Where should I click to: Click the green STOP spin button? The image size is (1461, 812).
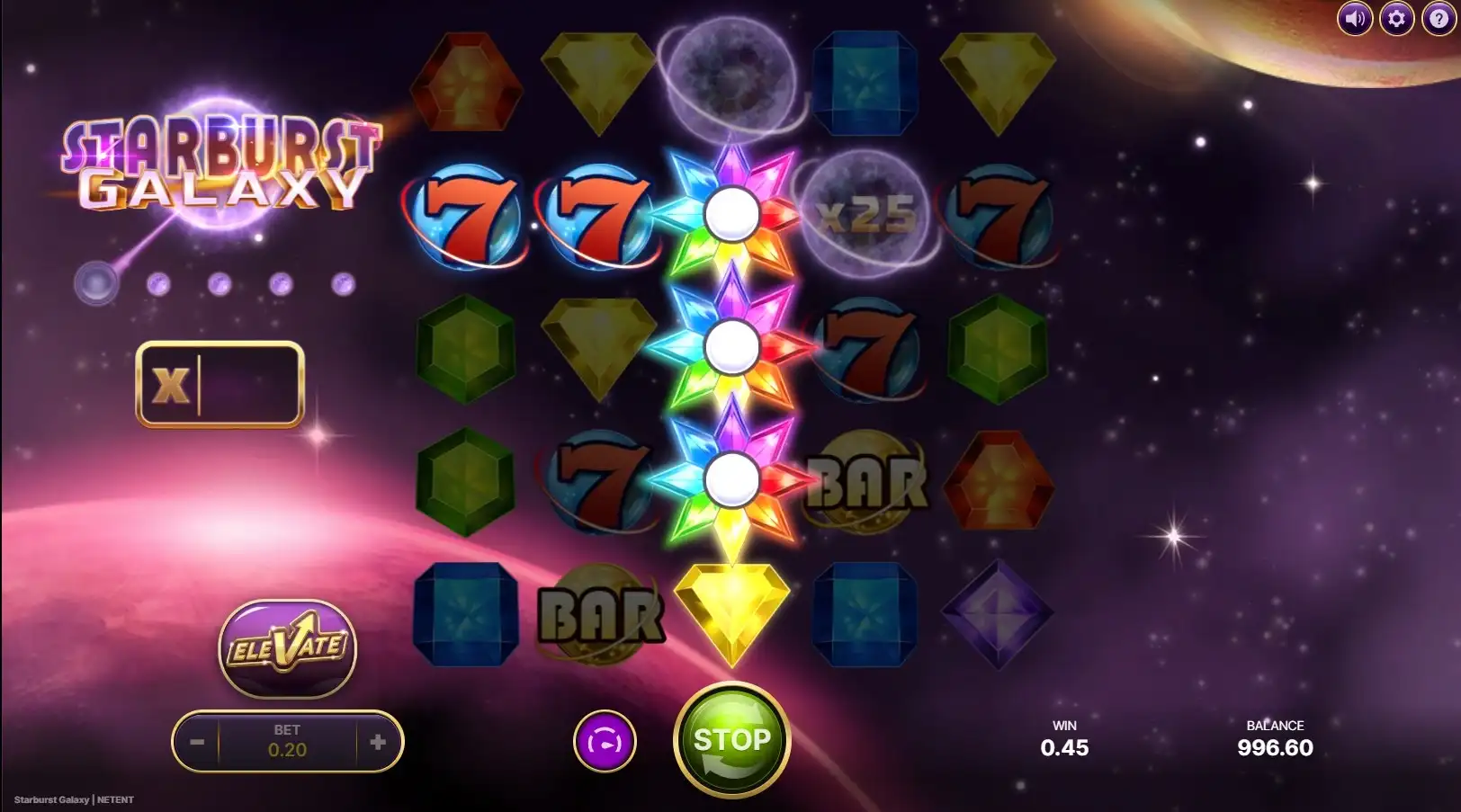[x=731, y=741]
